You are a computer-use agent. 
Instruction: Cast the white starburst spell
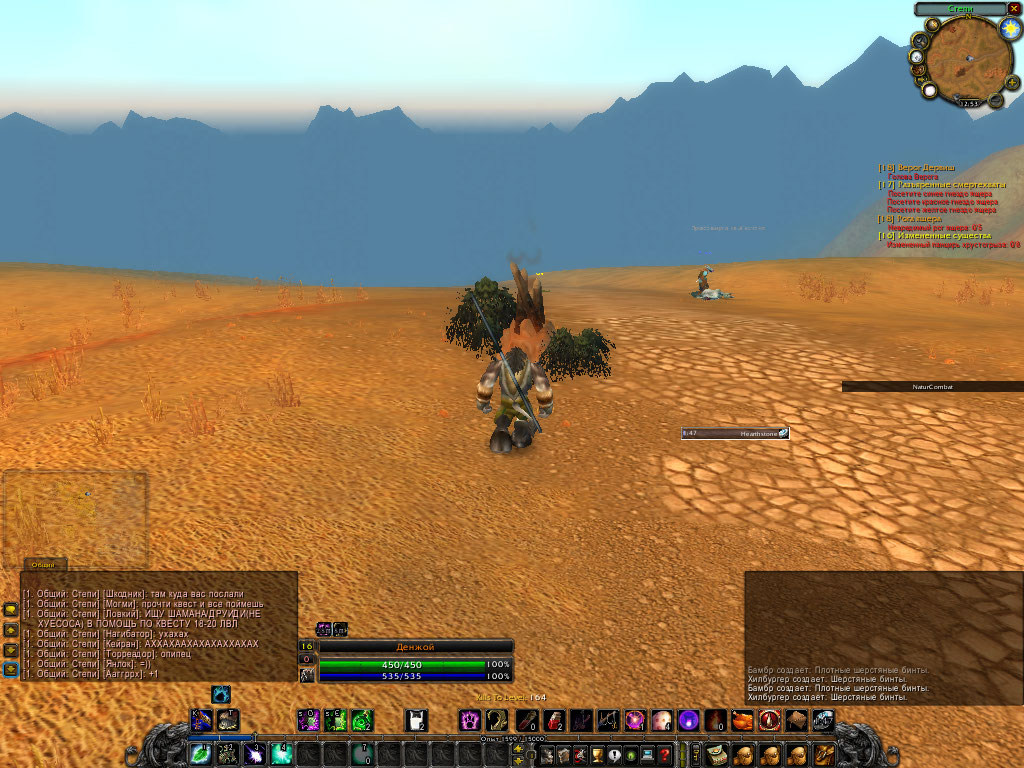pos(254,753)
